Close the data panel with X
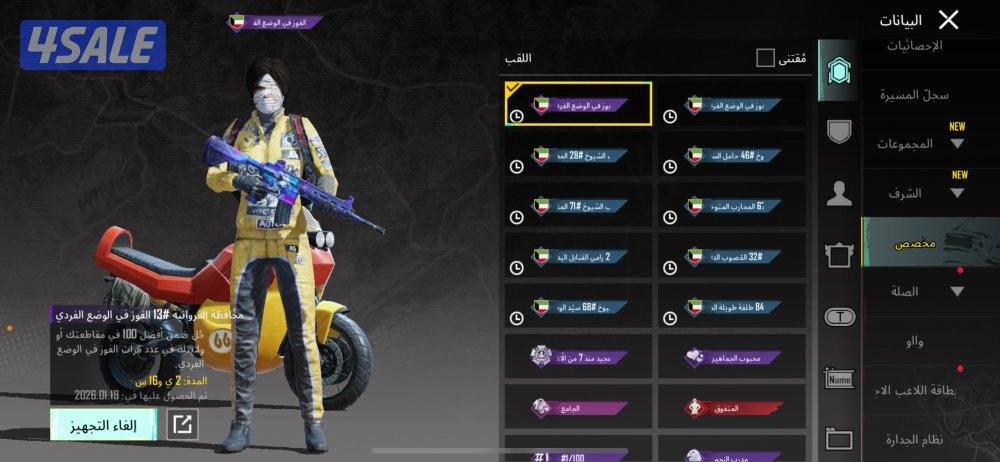Viewport: 1000px width, 462px height. point(949,19)
